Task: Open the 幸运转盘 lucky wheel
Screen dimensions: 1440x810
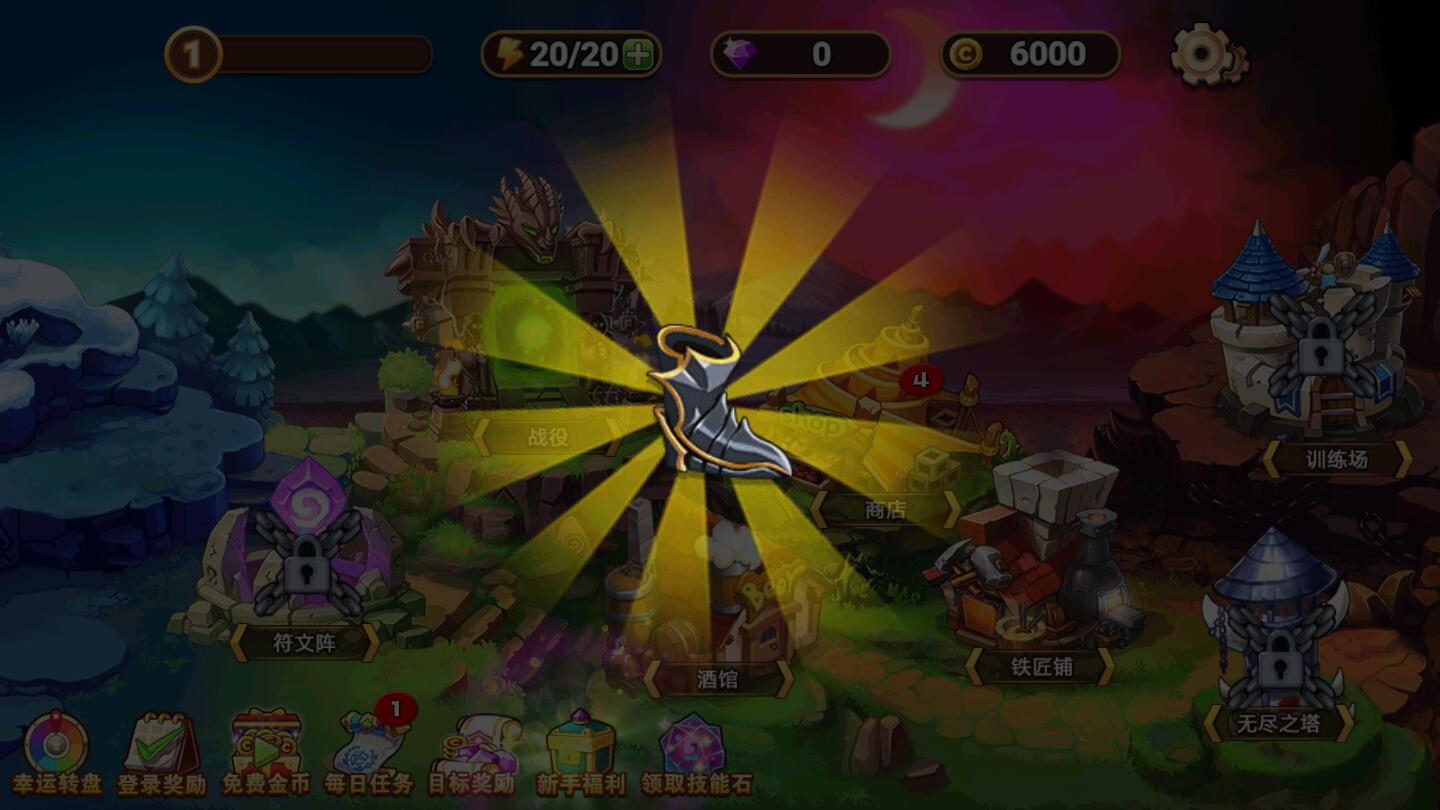Action: [x=55, y=745]
